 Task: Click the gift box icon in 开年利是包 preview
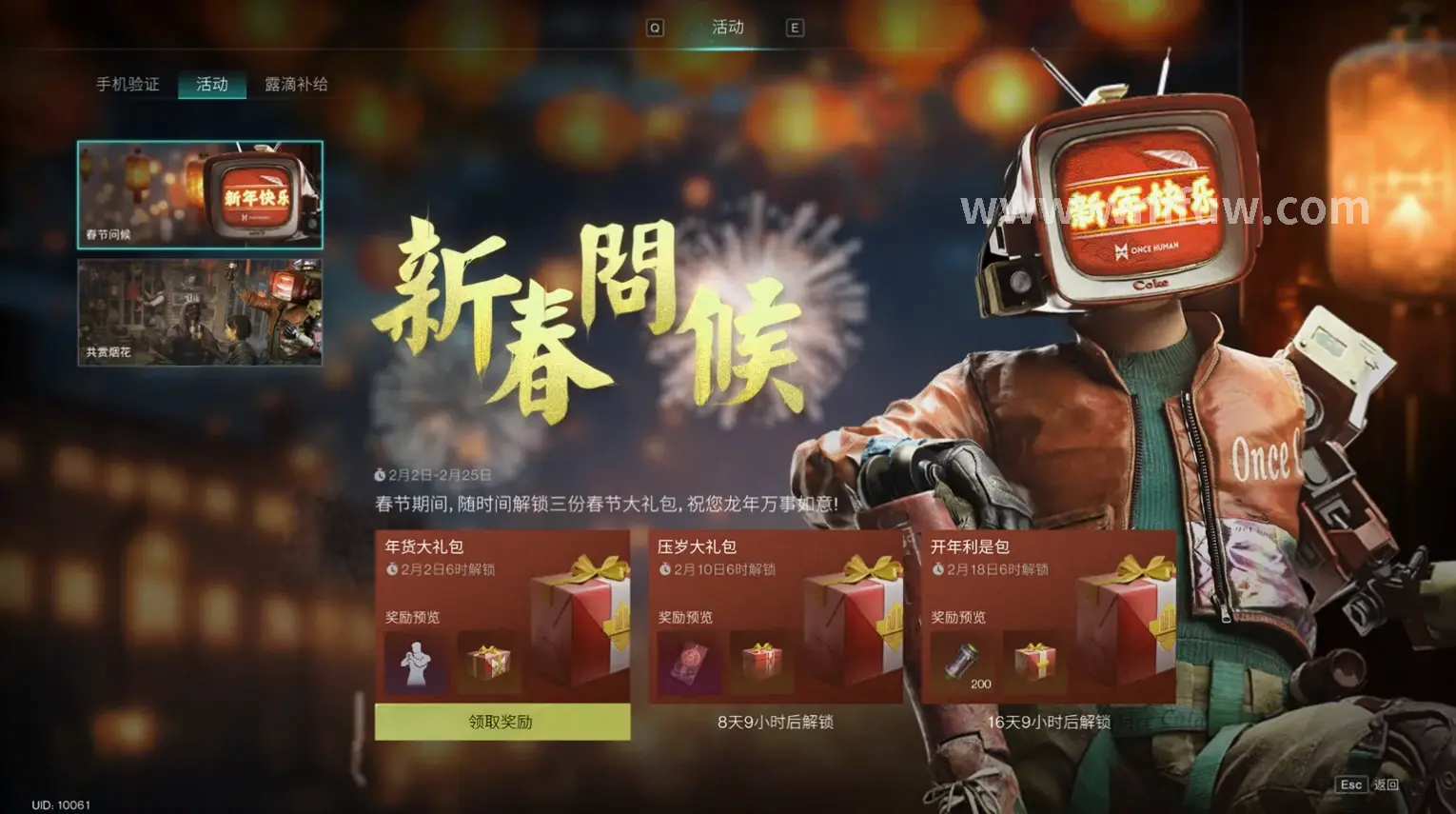pyautogui.click(x=1036, y=664)
